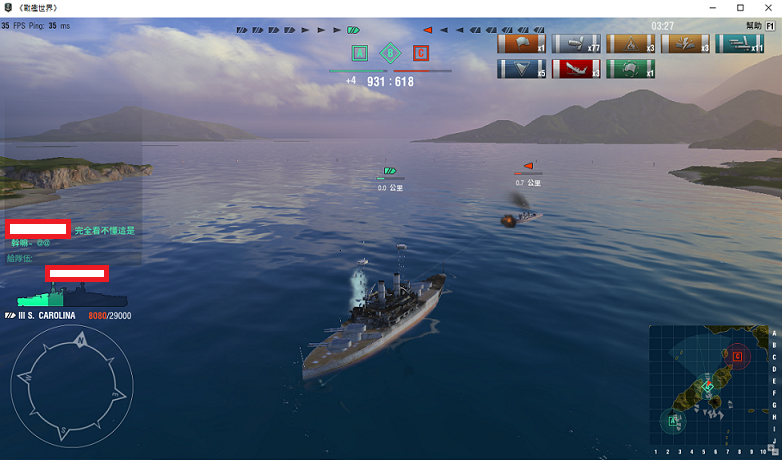782x460 pixels.
Task: Click the blue triangle ribbon x5
Action: (521, 69)
